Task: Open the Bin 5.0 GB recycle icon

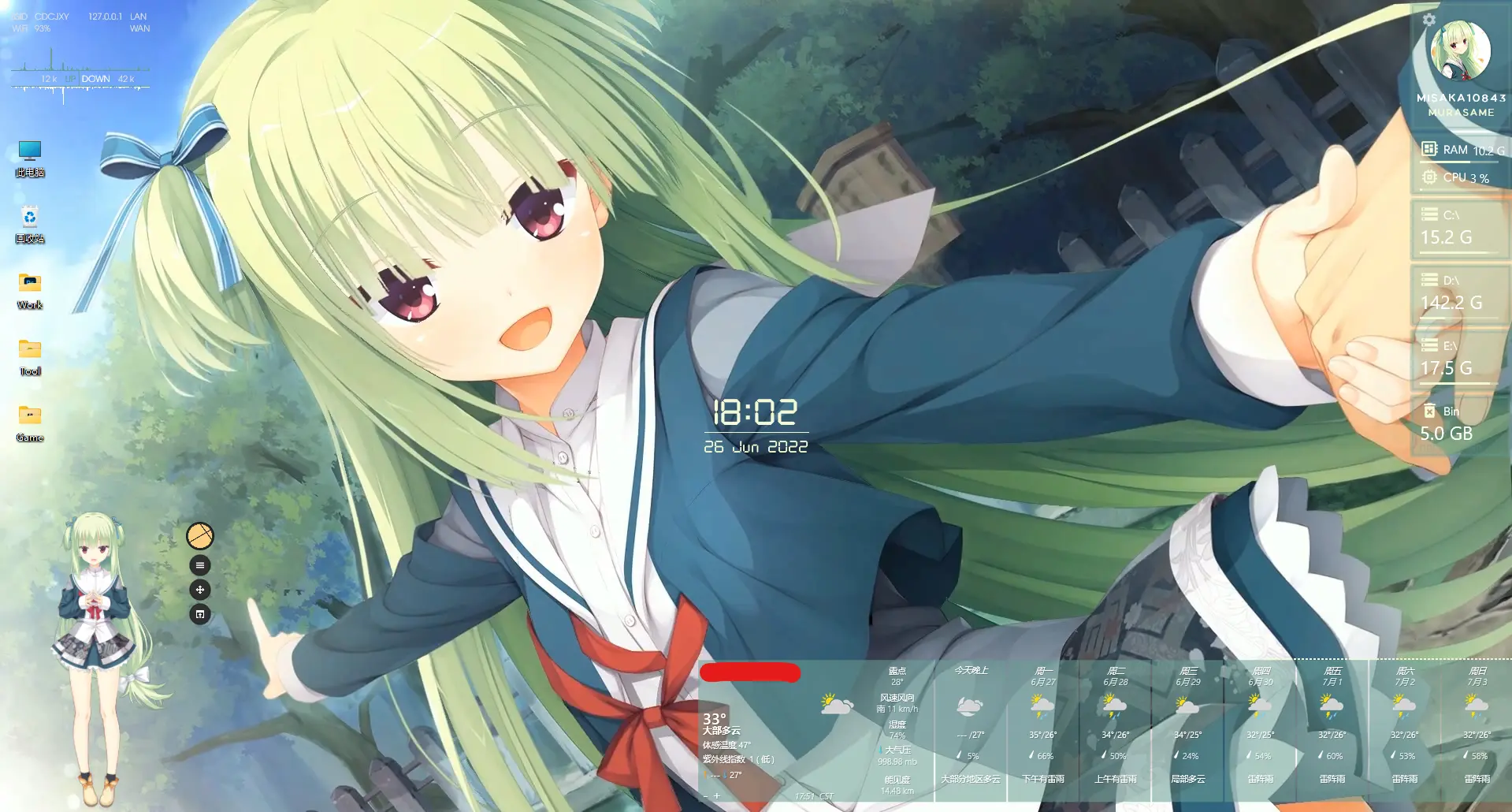Action: (1430, 411)
